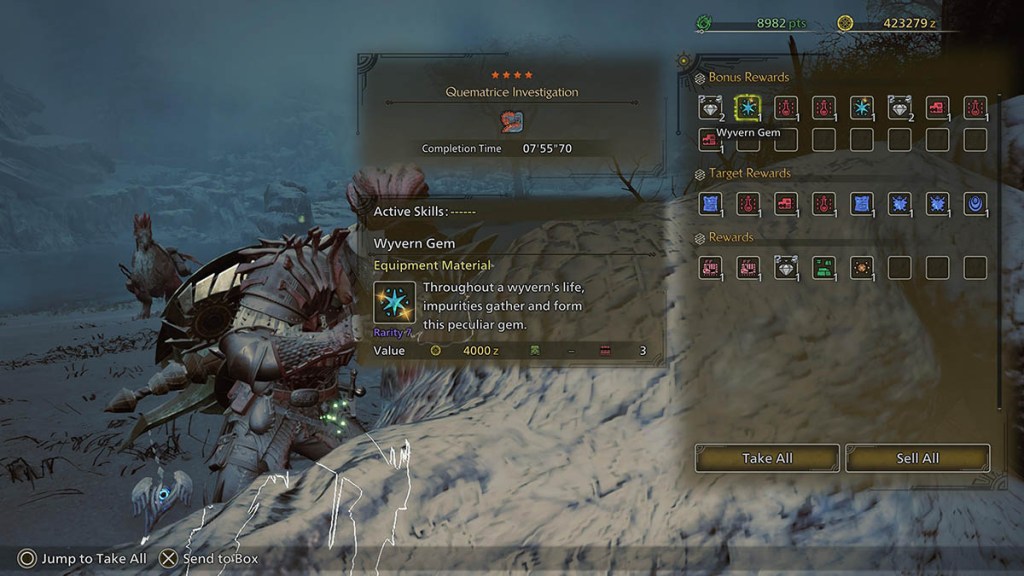Pick the green item in the Rewards row
This screenshot has width=1024, height=576.
[x=824, y=268]
